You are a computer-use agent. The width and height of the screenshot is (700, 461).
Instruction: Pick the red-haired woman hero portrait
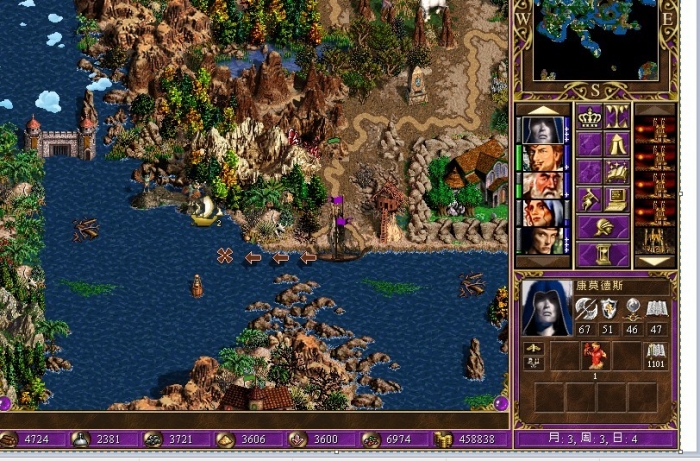click(541, 213)
